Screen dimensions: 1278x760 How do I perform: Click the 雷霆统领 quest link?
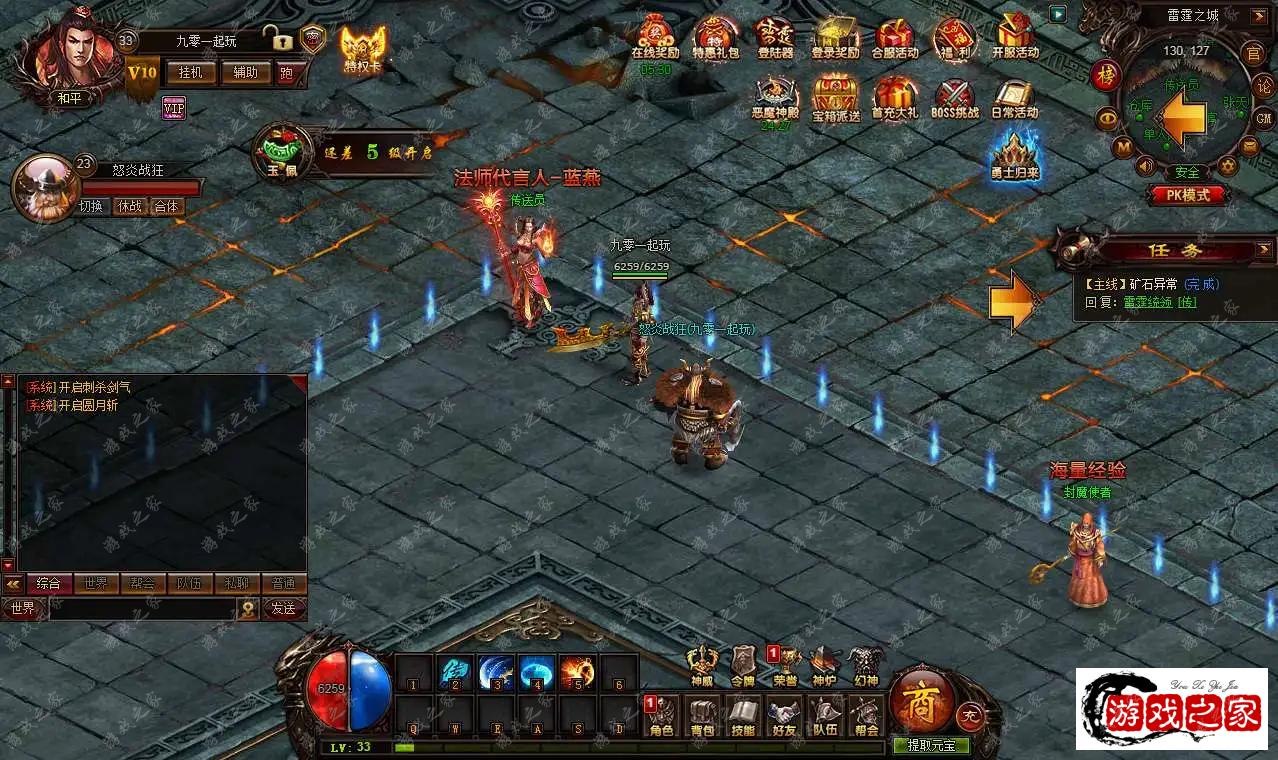(x=1147, y=302)
